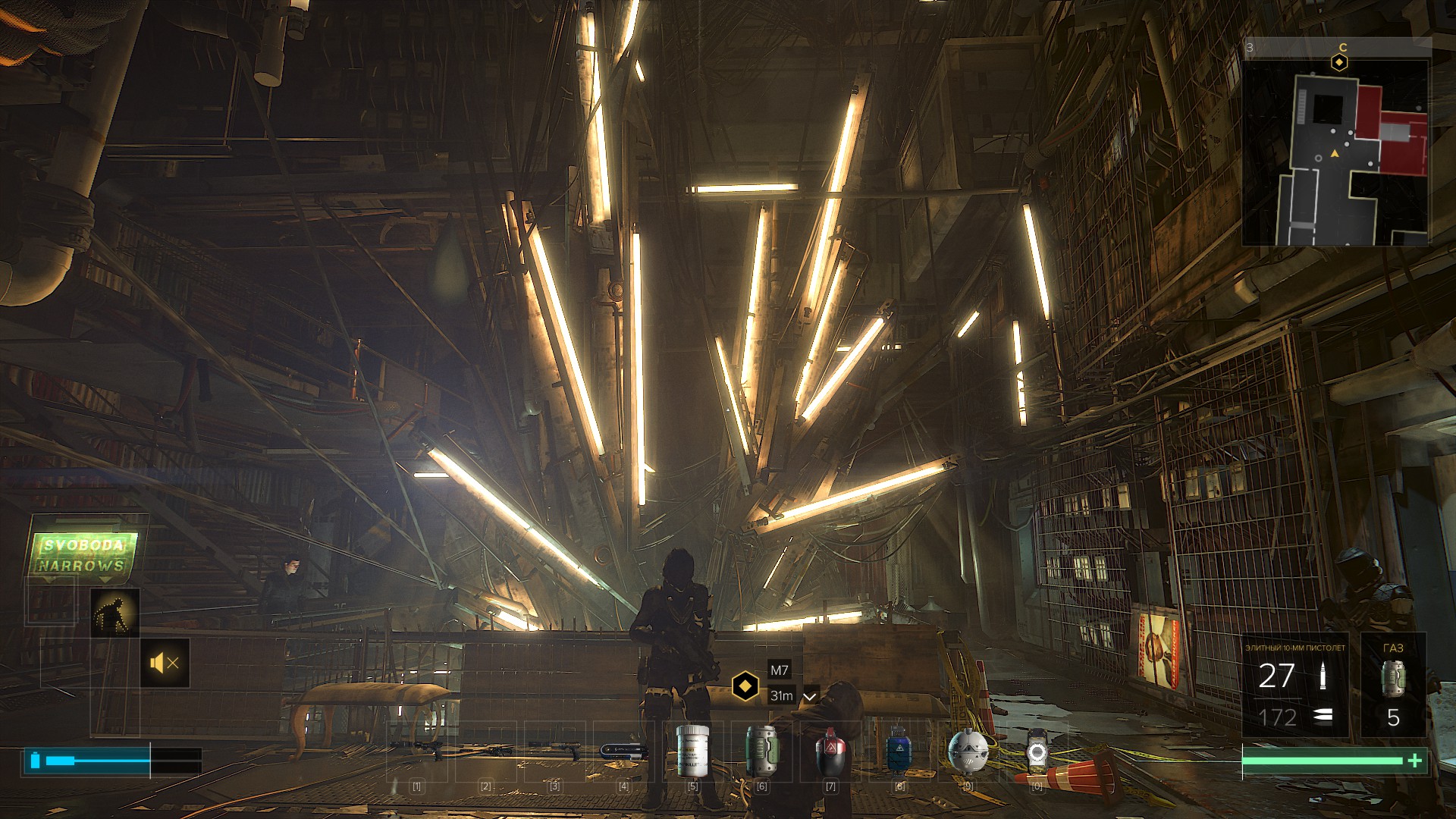
Task: Click the objective marker atop the minimap
Action: click(1340, 62)
